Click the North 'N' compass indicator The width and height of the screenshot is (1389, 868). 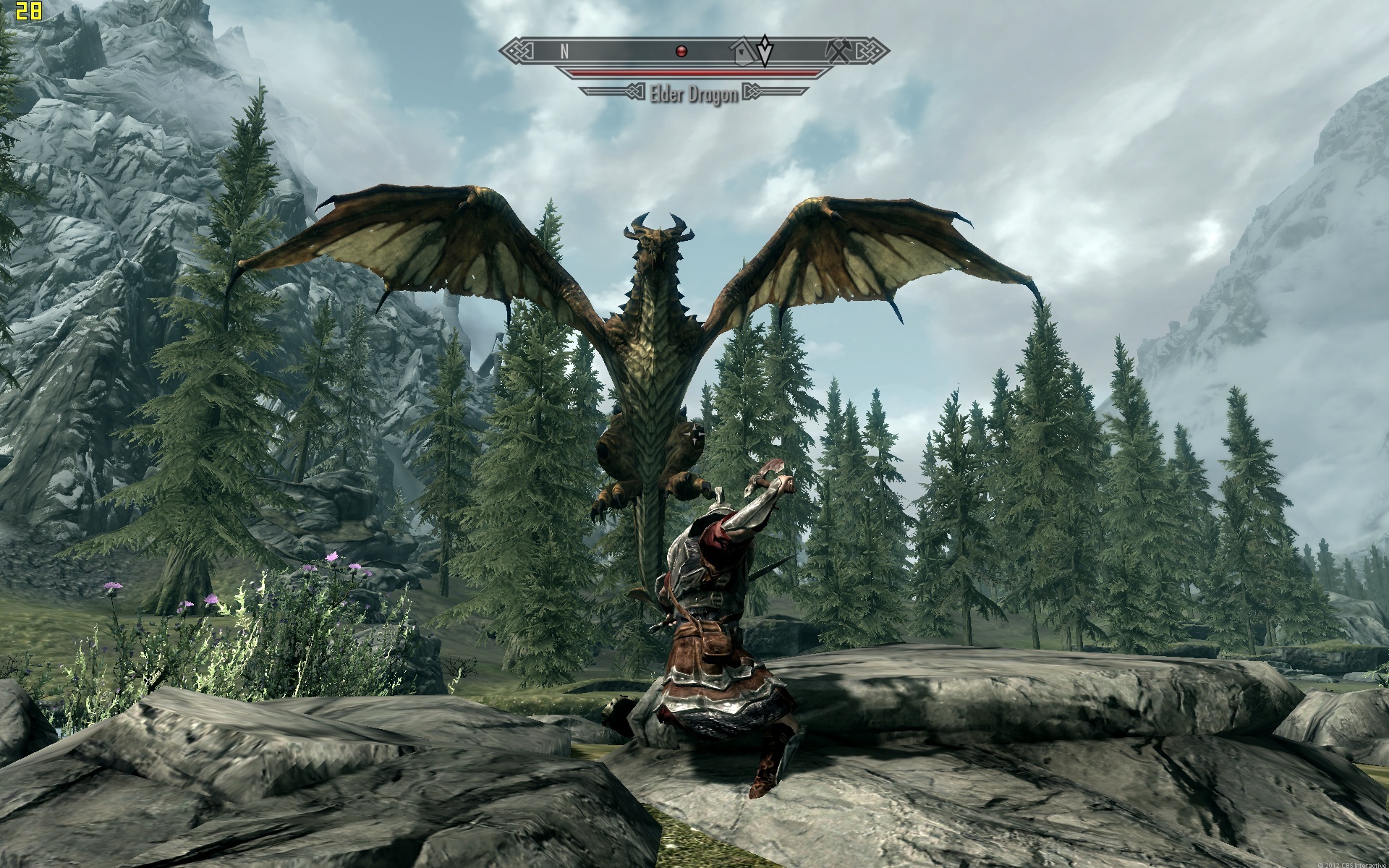(x=564, y=51)
